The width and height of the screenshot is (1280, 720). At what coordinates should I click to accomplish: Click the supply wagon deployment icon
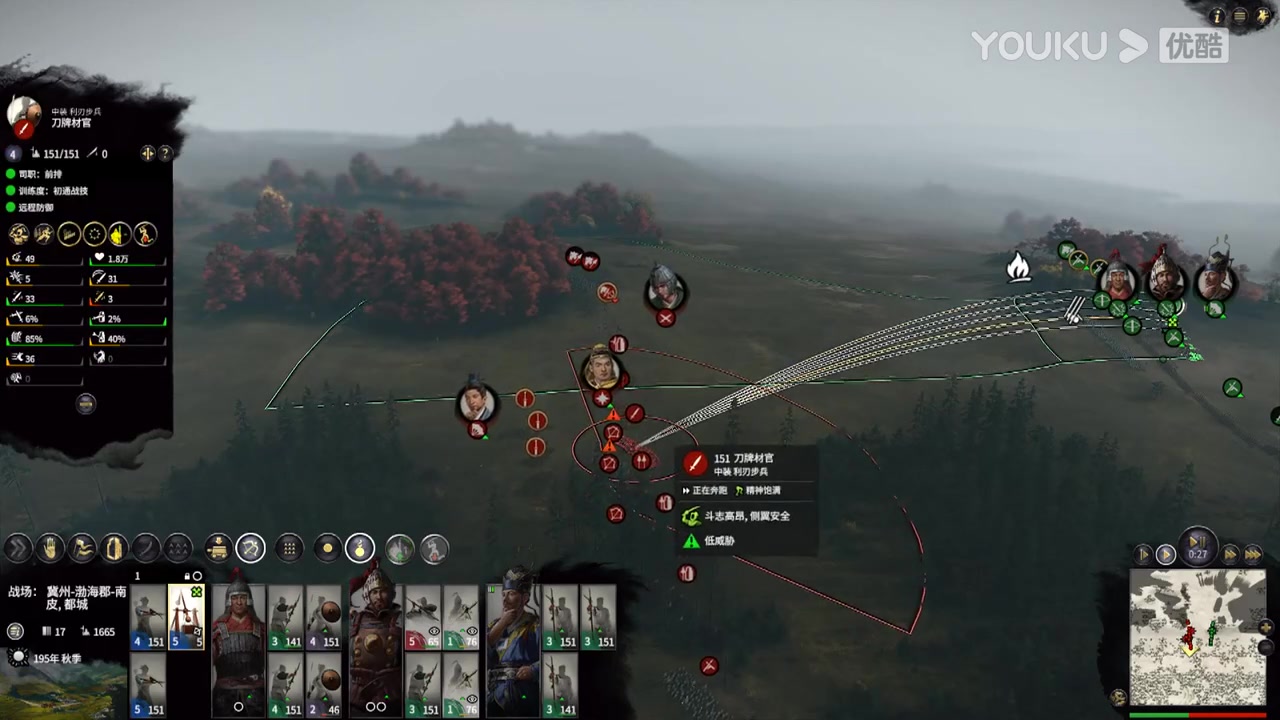click(218, 547)
